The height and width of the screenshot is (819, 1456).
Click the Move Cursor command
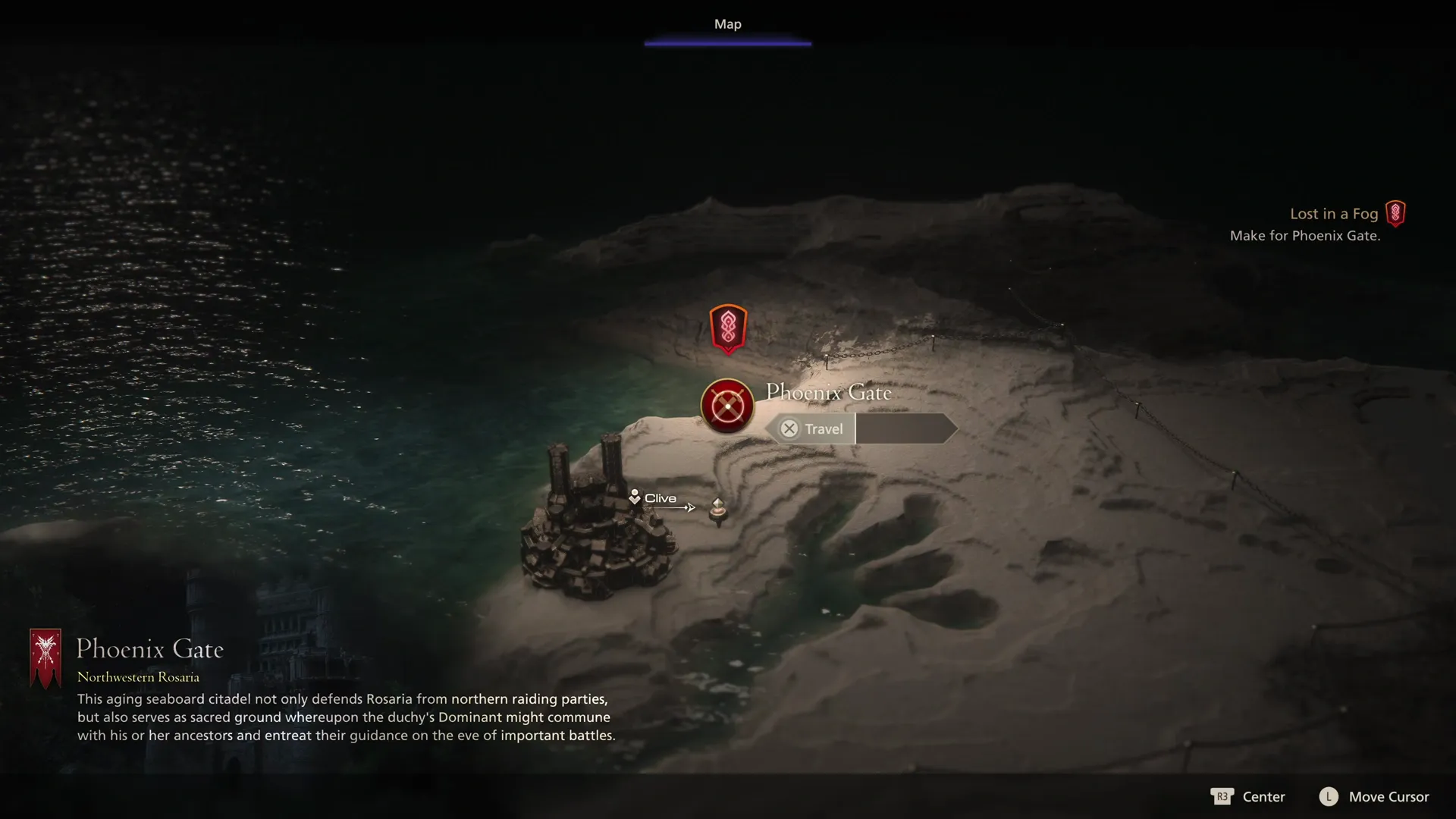1389,797
